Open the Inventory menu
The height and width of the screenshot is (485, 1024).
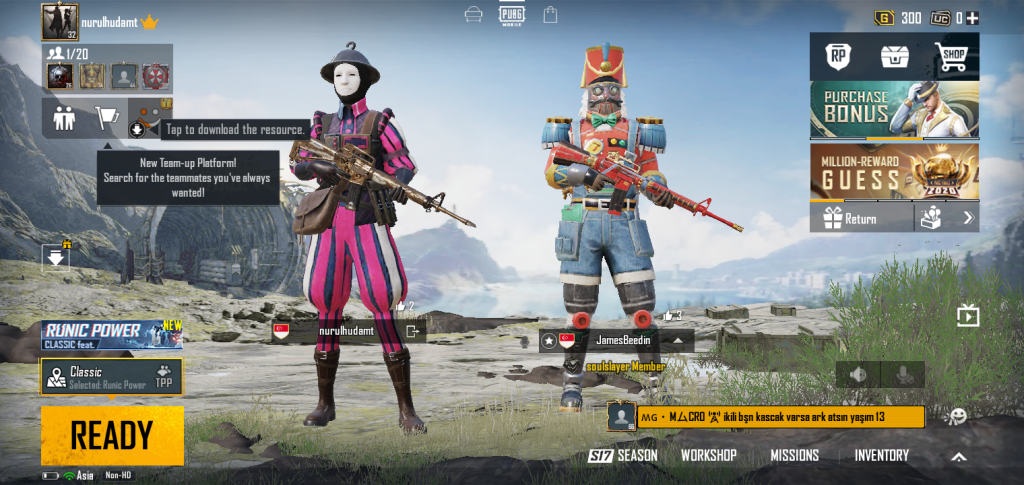(881, 456)
